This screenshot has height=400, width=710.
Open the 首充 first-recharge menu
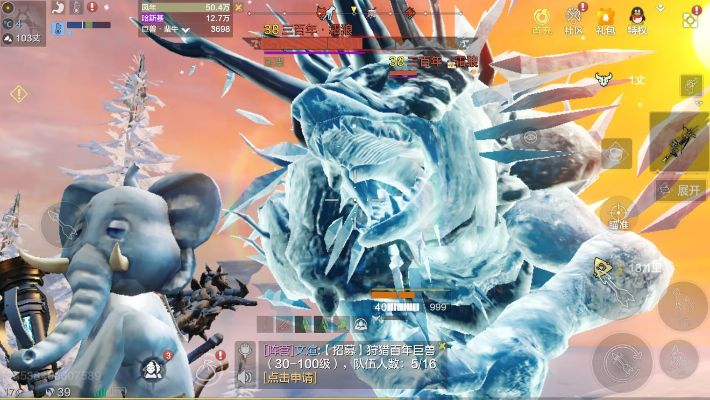(541, 18)
